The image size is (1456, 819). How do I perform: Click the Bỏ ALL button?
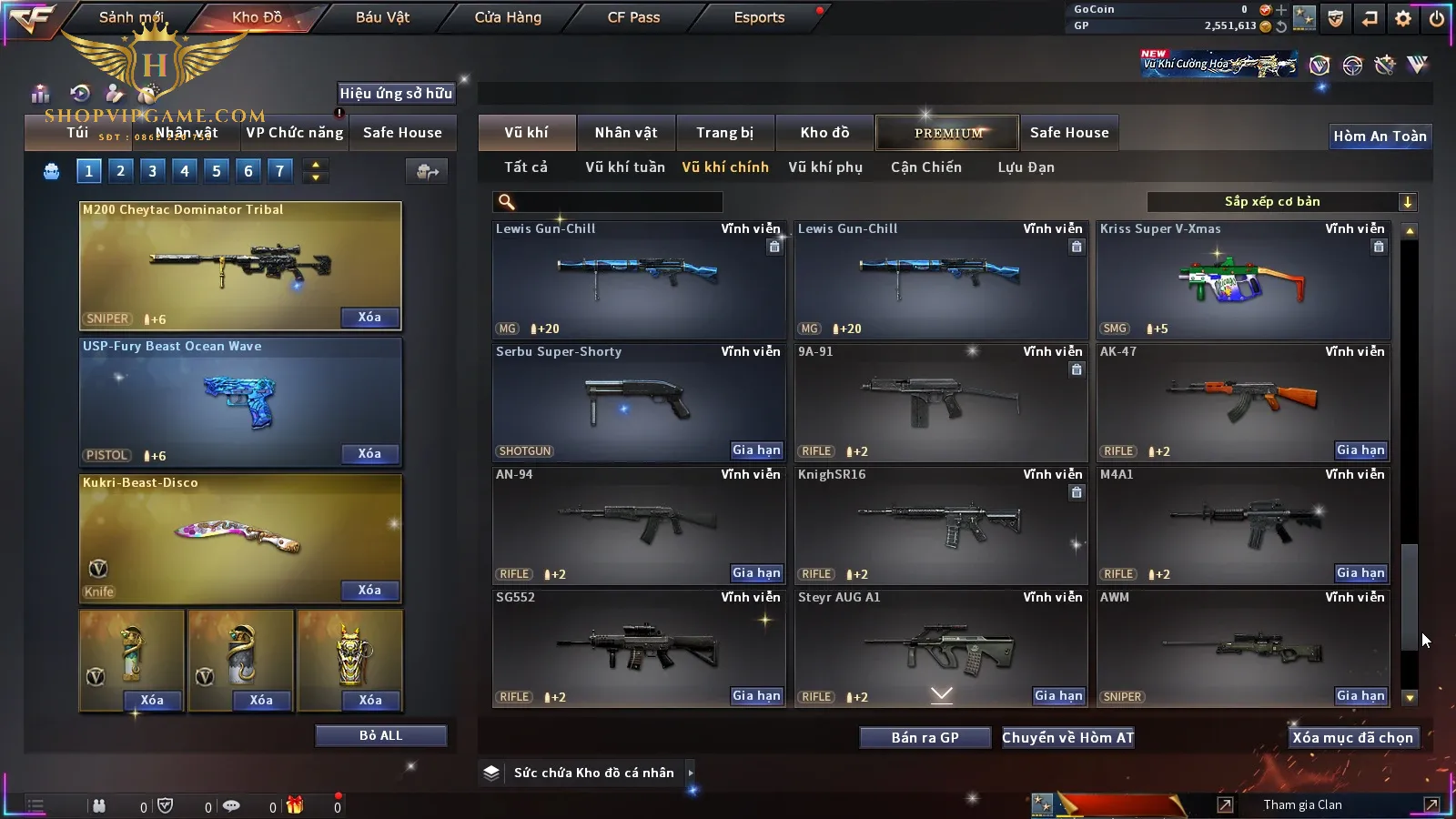[380, 735]
